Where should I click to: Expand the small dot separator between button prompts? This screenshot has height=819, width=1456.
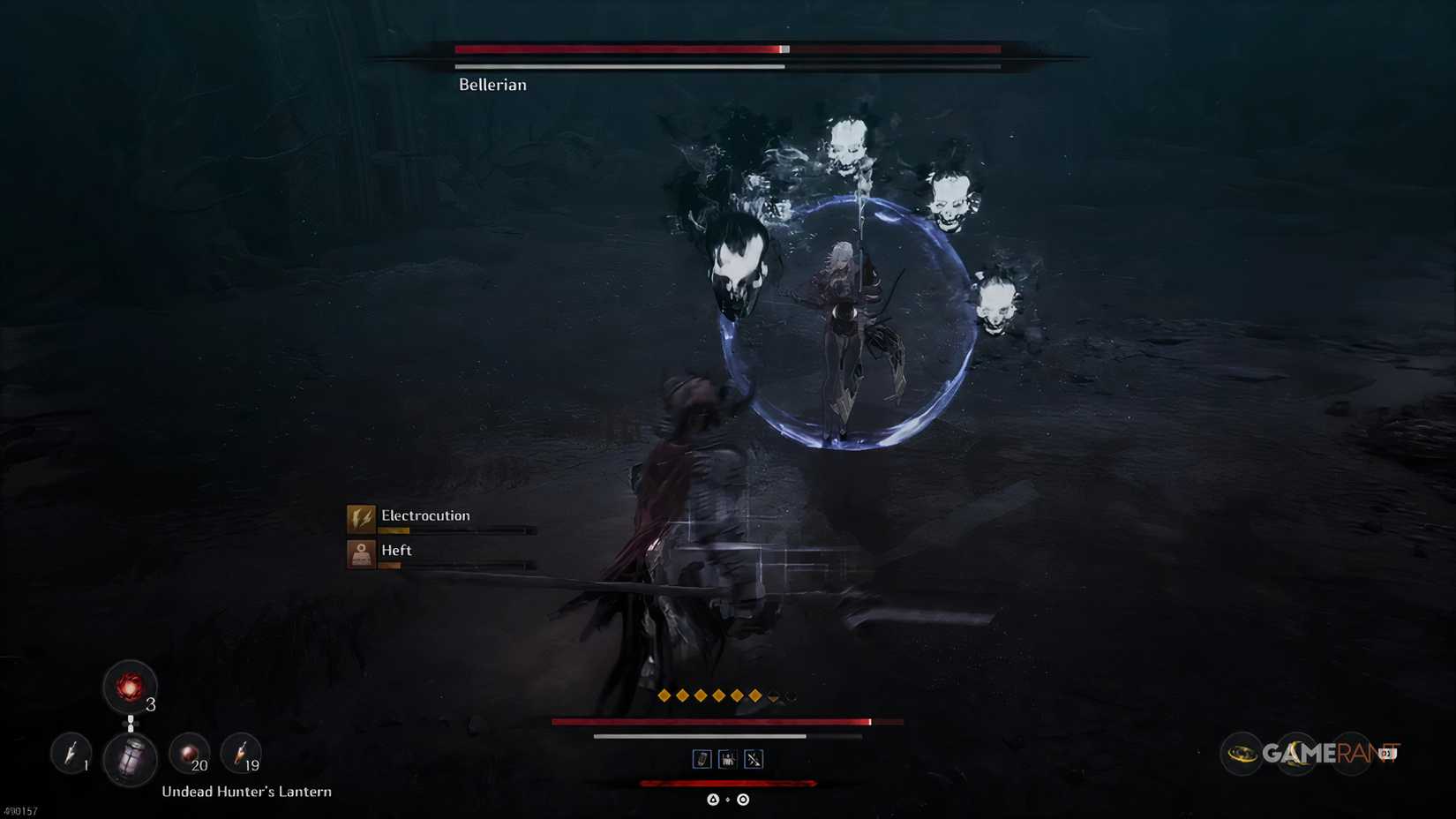pos(727,800)
